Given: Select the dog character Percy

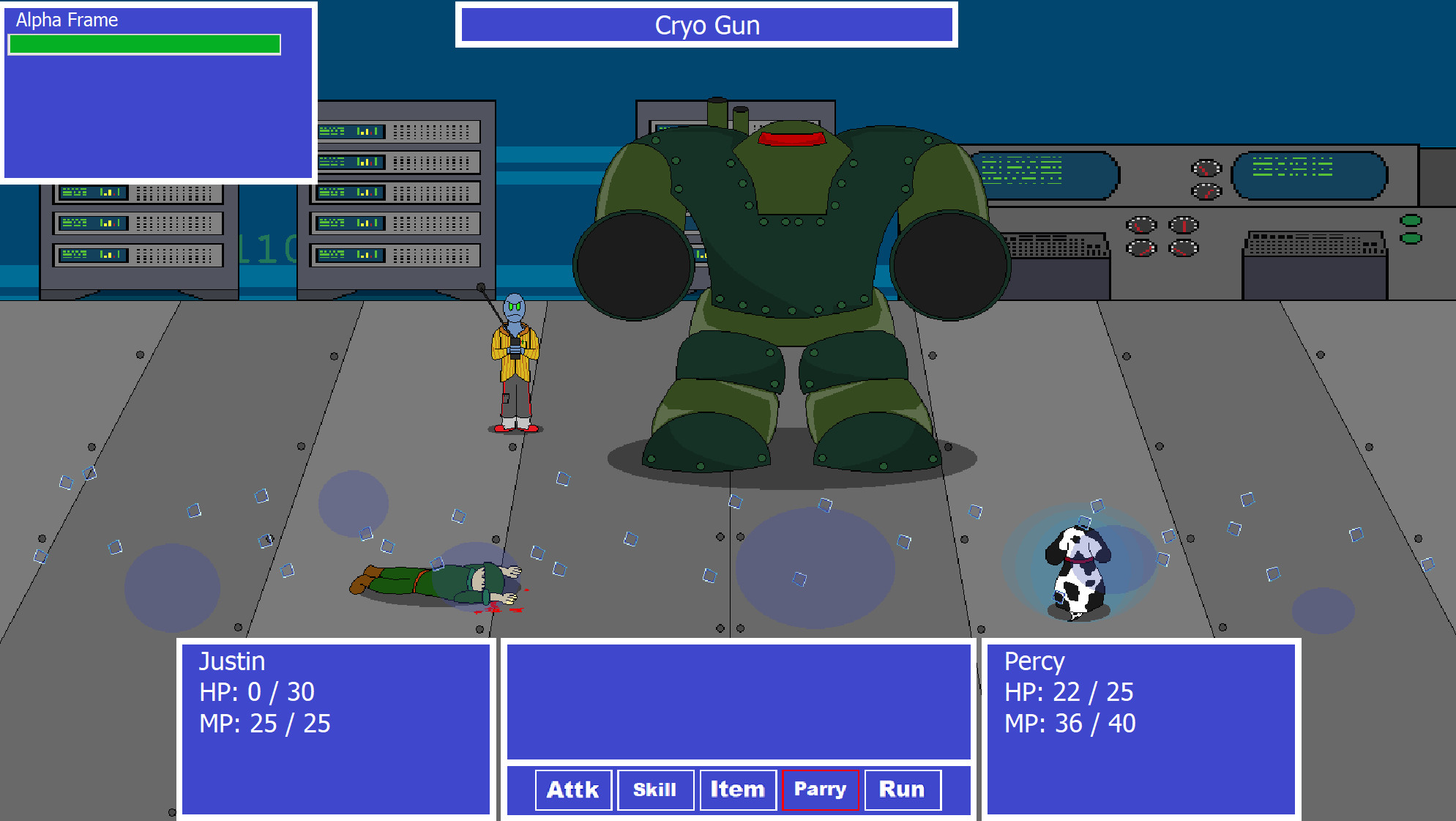Looking at the screenshot, I should click(1078, 568).
